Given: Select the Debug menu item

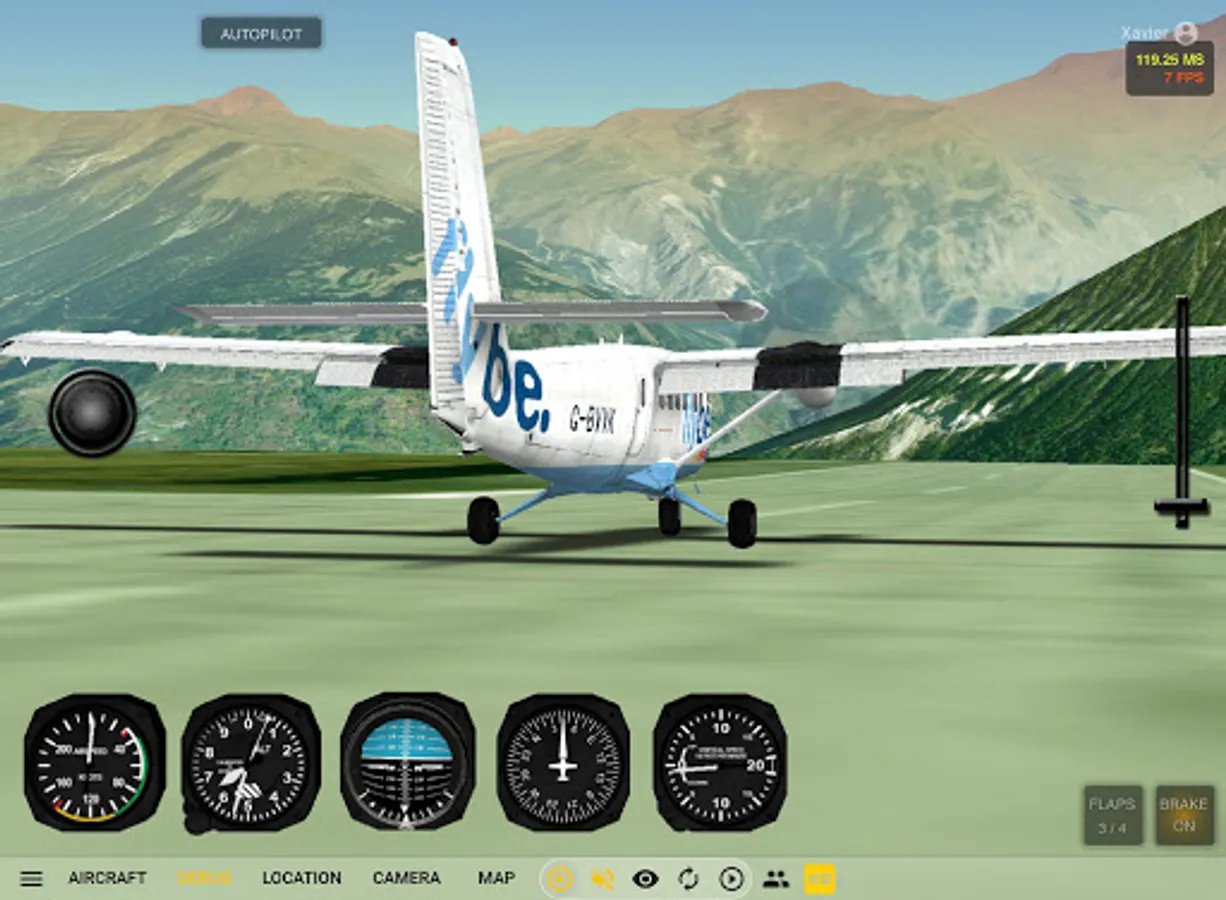Looking at the screenshot, I should (x=205, y=878).
